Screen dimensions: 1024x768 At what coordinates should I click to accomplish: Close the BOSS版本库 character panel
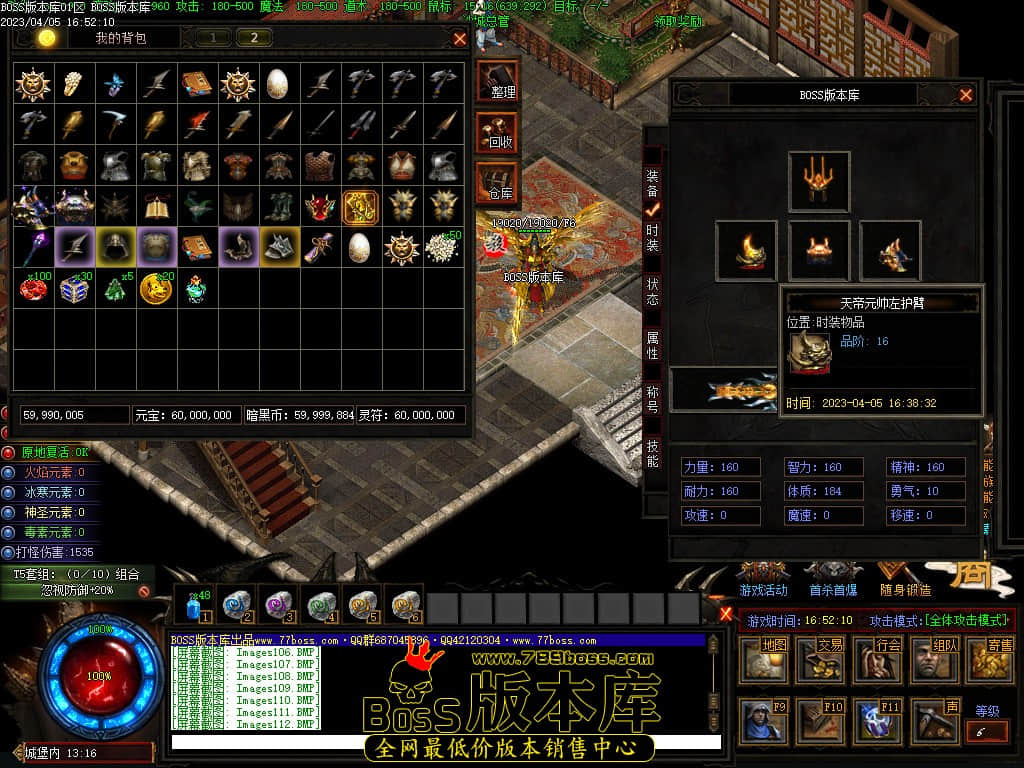(x=966, y=95)
